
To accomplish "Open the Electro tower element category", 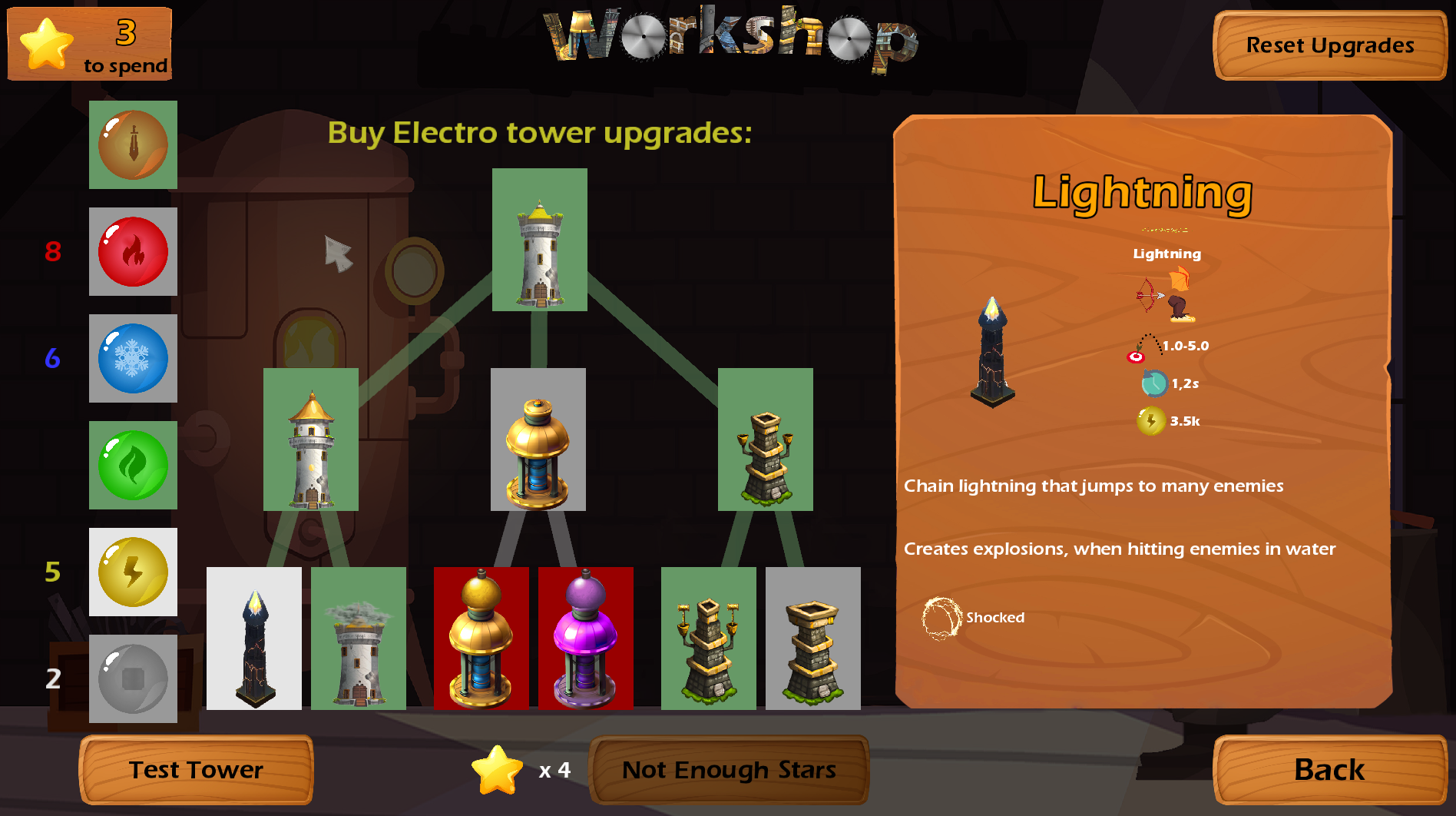I will (133, 572).
